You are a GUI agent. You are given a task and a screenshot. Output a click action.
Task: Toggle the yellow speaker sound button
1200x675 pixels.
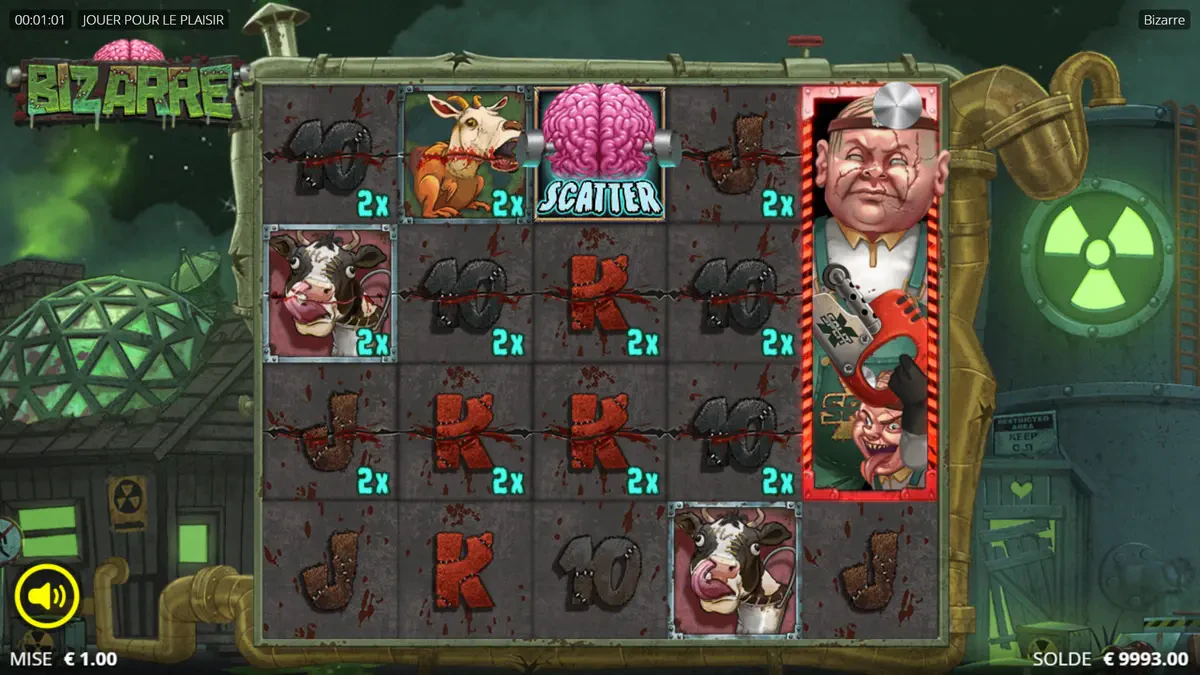pos(47,597)
